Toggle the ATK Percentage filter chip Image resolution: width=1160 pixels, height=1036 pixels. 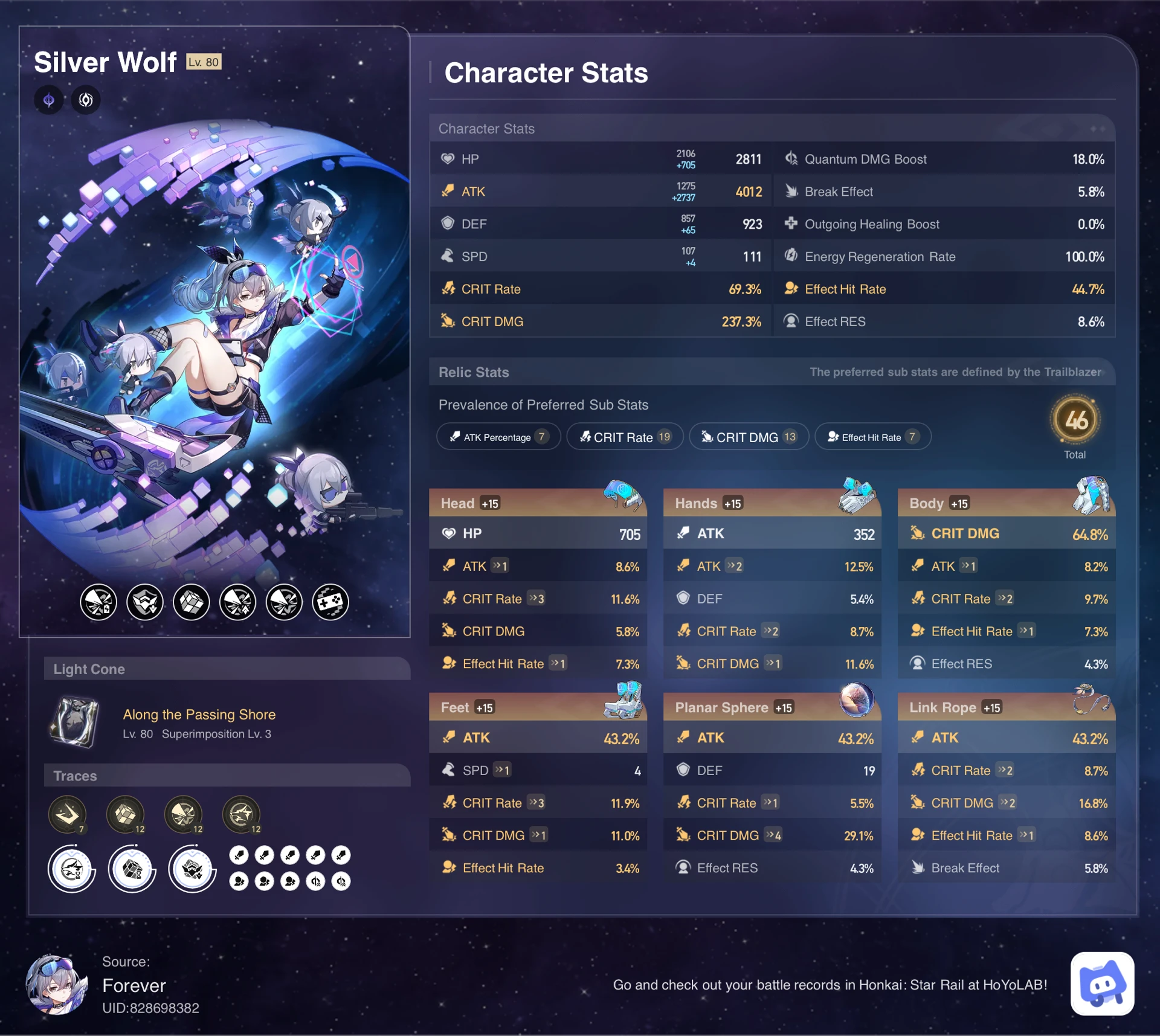(x=498, y=437)
